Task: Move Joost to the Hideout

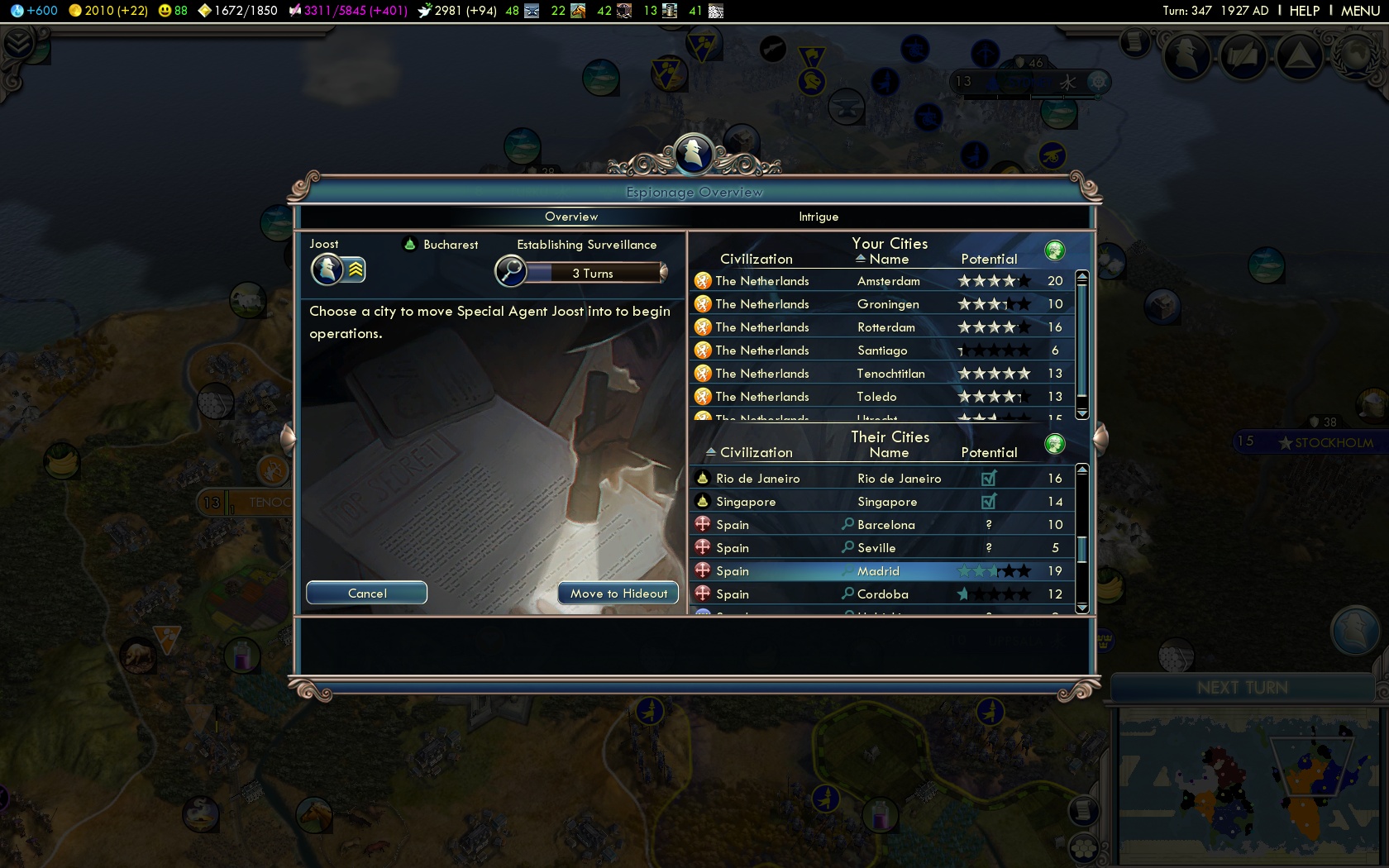Action: [618, 593]
